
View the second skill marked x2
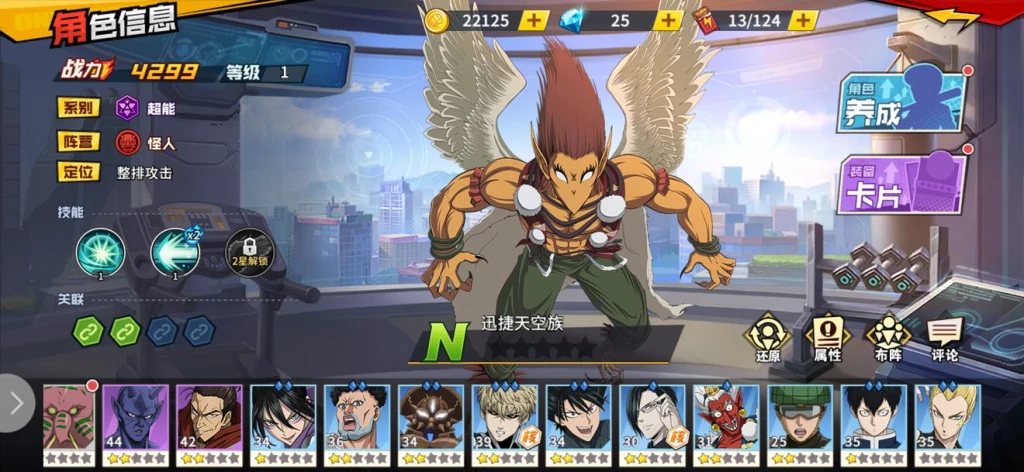[174, 252]
